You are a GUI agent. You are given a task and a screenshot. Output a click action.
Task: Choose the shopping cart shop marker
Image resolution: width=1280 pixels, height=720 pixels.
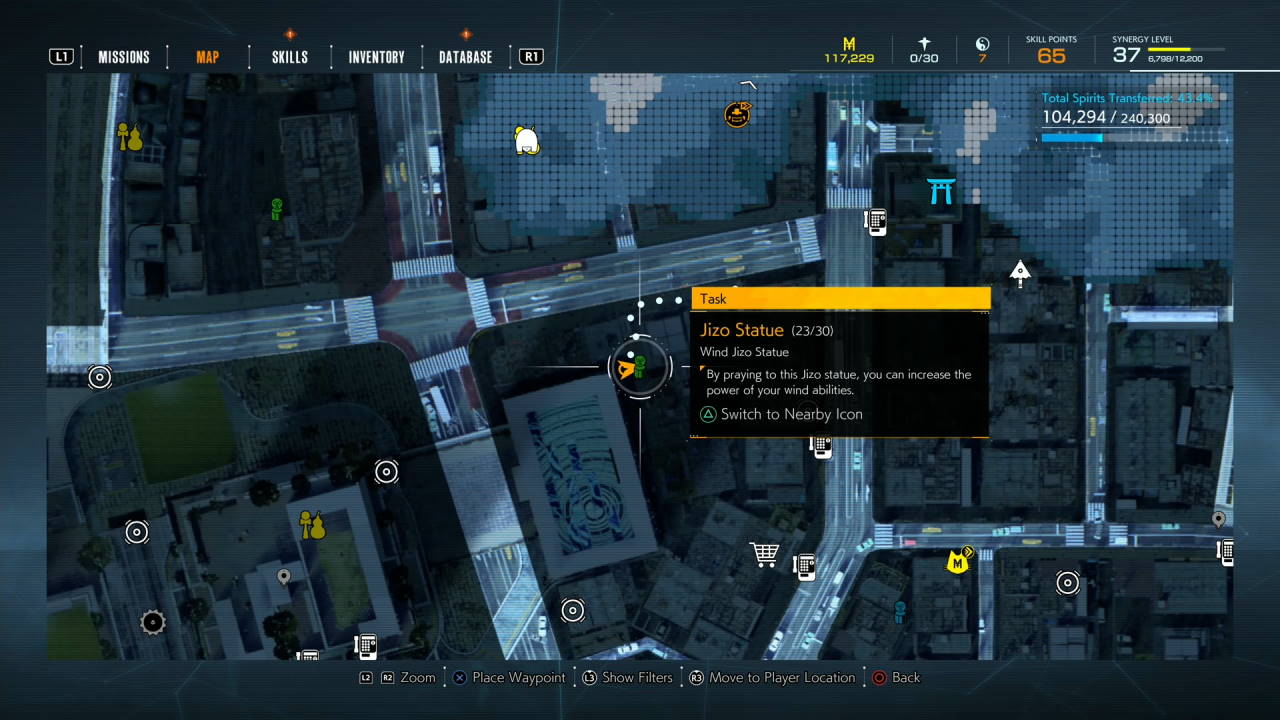pos(765,554)
